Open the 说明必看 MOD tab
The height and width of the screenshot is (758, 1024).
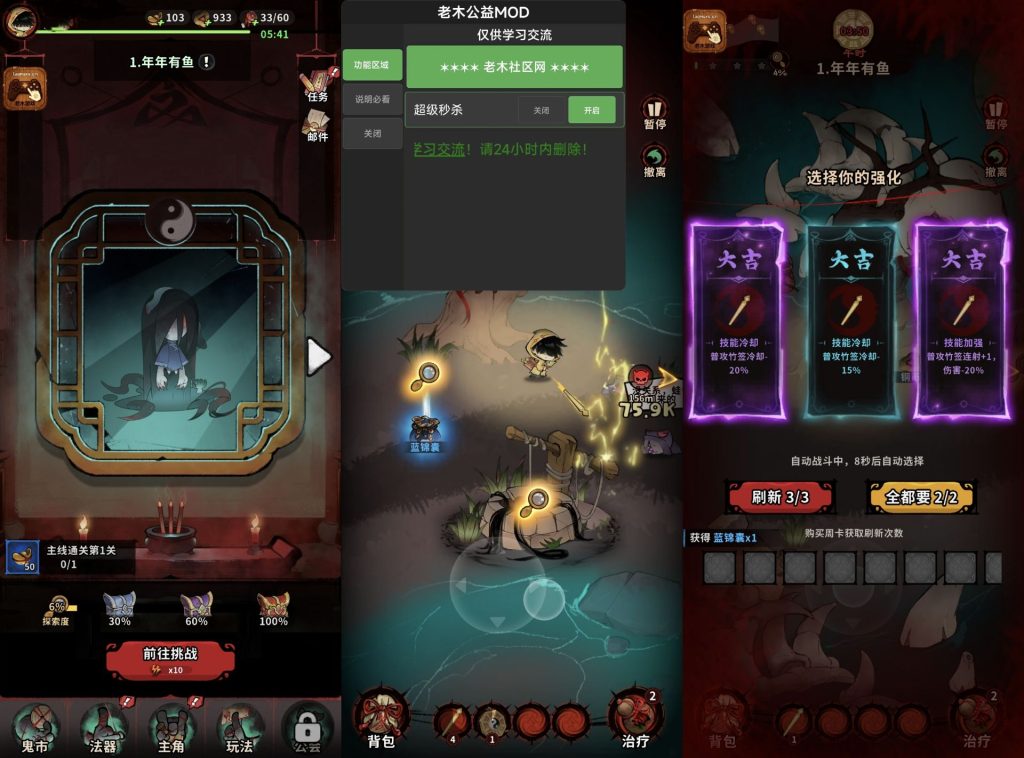click(x=372, y=99)
